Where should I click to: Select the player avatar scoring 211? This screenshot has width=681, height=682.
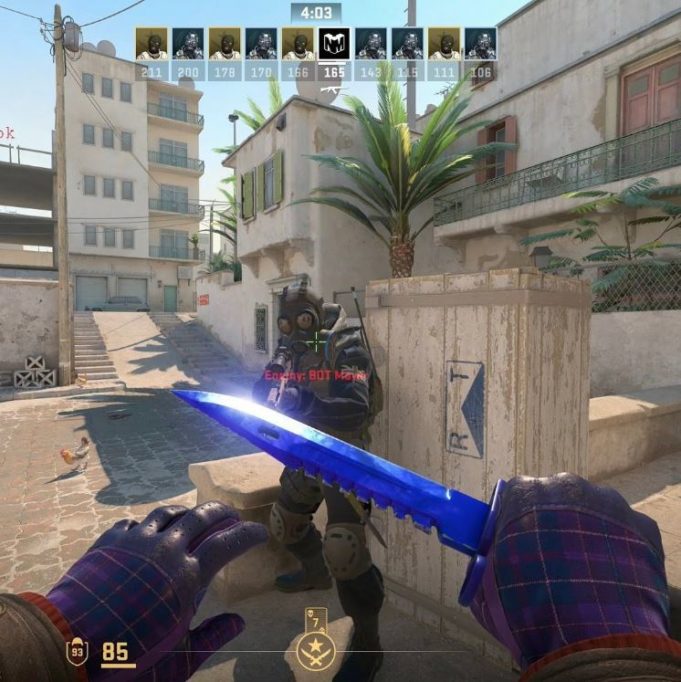152,44
